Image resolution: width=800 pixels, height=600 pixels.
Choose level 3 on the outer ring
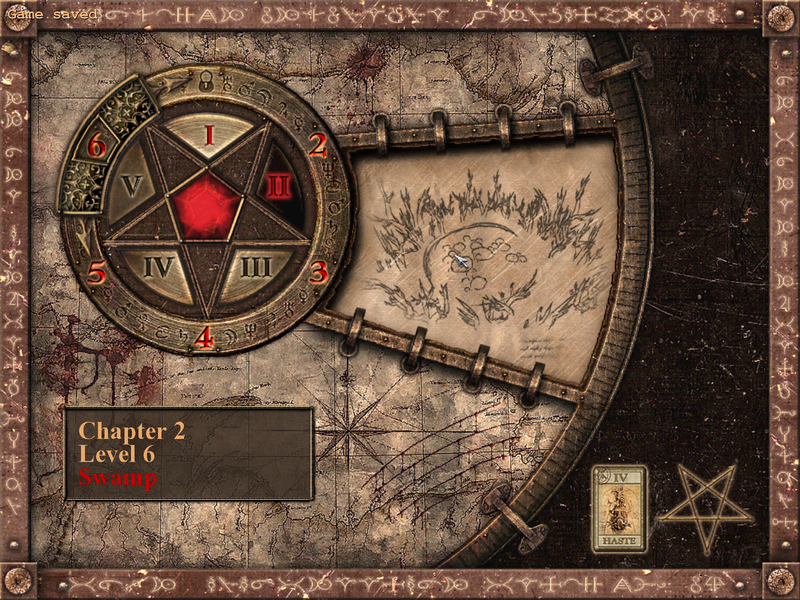319,272
